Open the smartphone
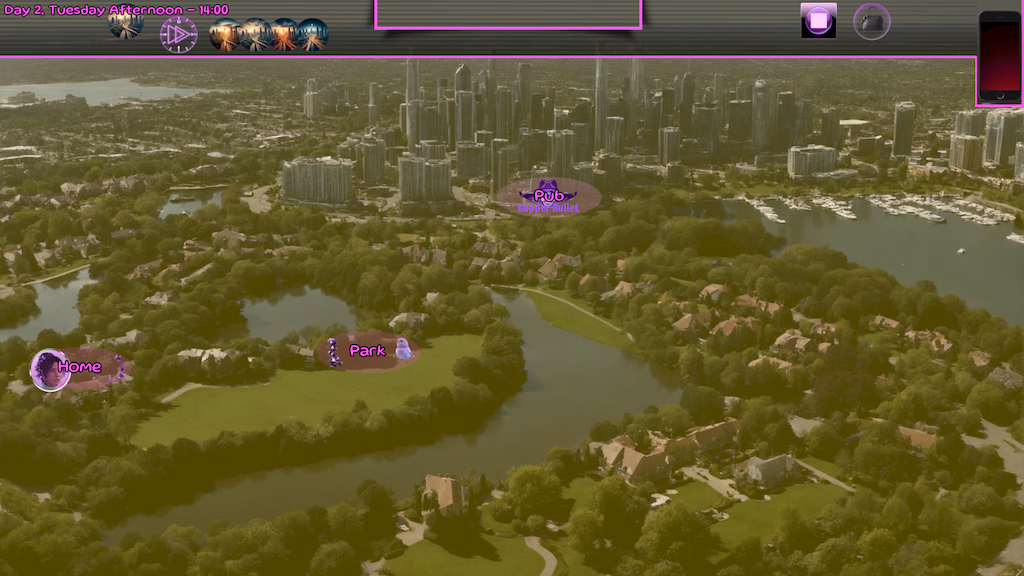The height and width of the screenshot is (576, 1024). pyautogui.click(x=999, y=56)
